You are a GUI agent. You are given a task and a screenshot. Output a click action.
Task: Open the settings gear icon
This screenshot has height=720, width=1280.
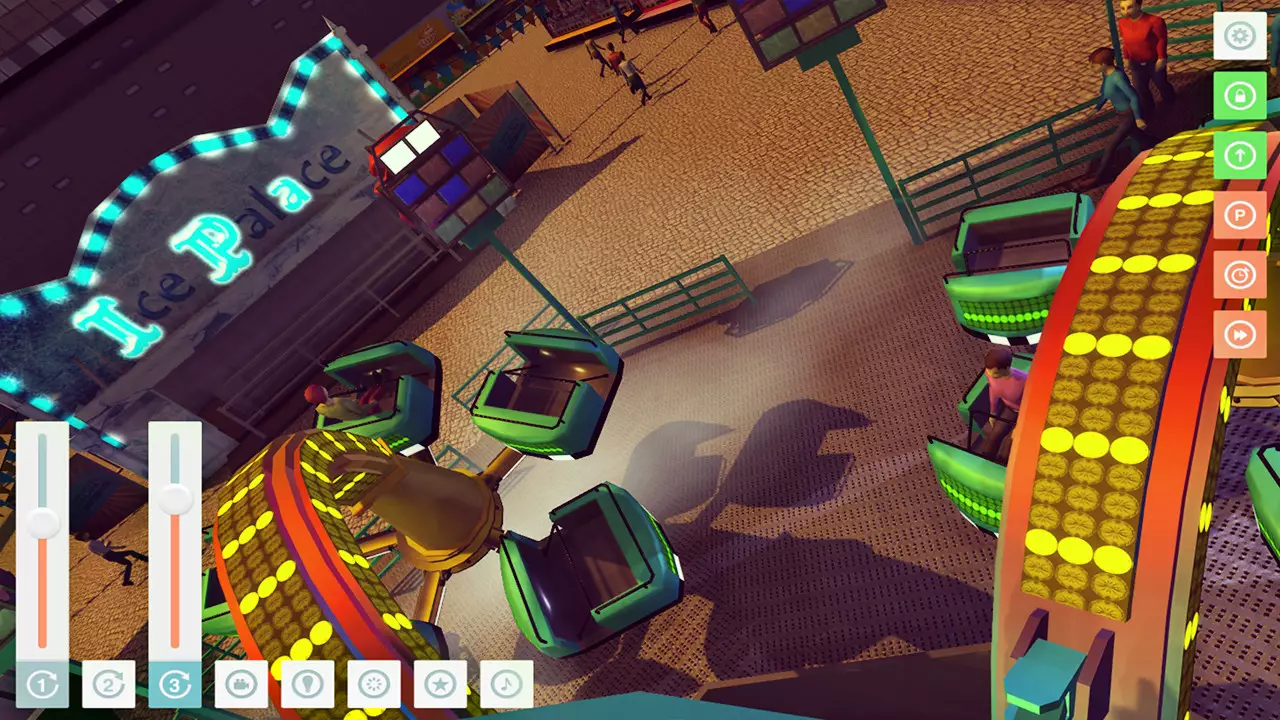[1239, 36]
